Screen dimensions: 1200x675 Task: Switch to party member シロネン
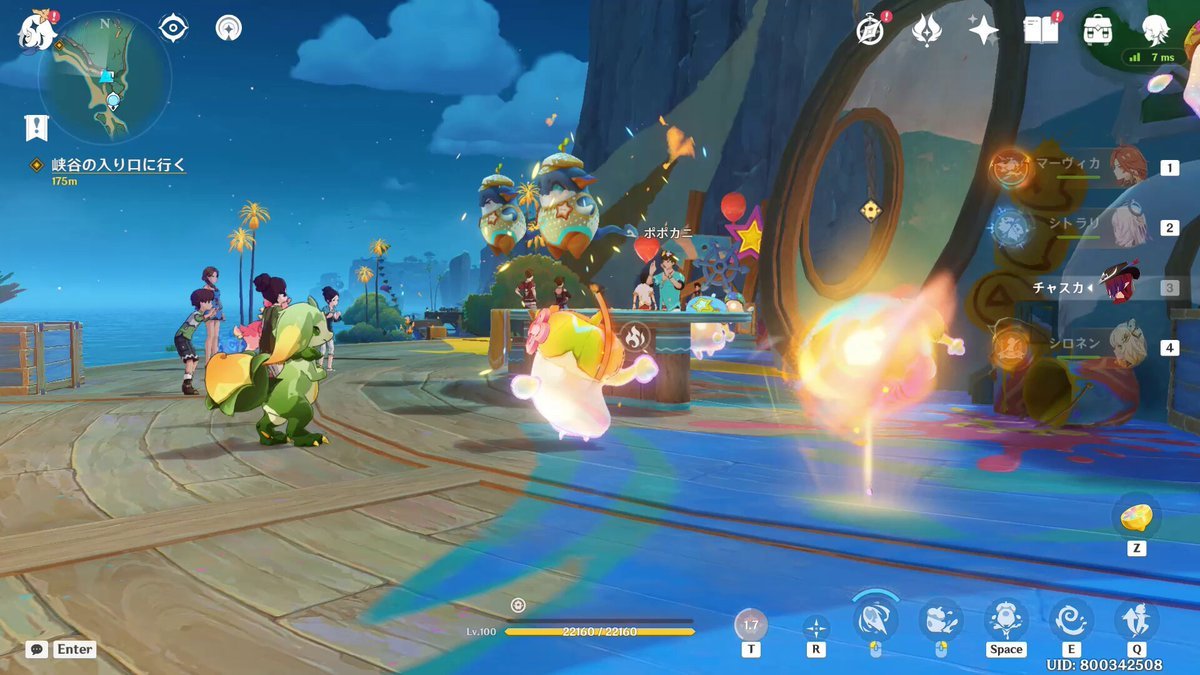coord(1127,347)
